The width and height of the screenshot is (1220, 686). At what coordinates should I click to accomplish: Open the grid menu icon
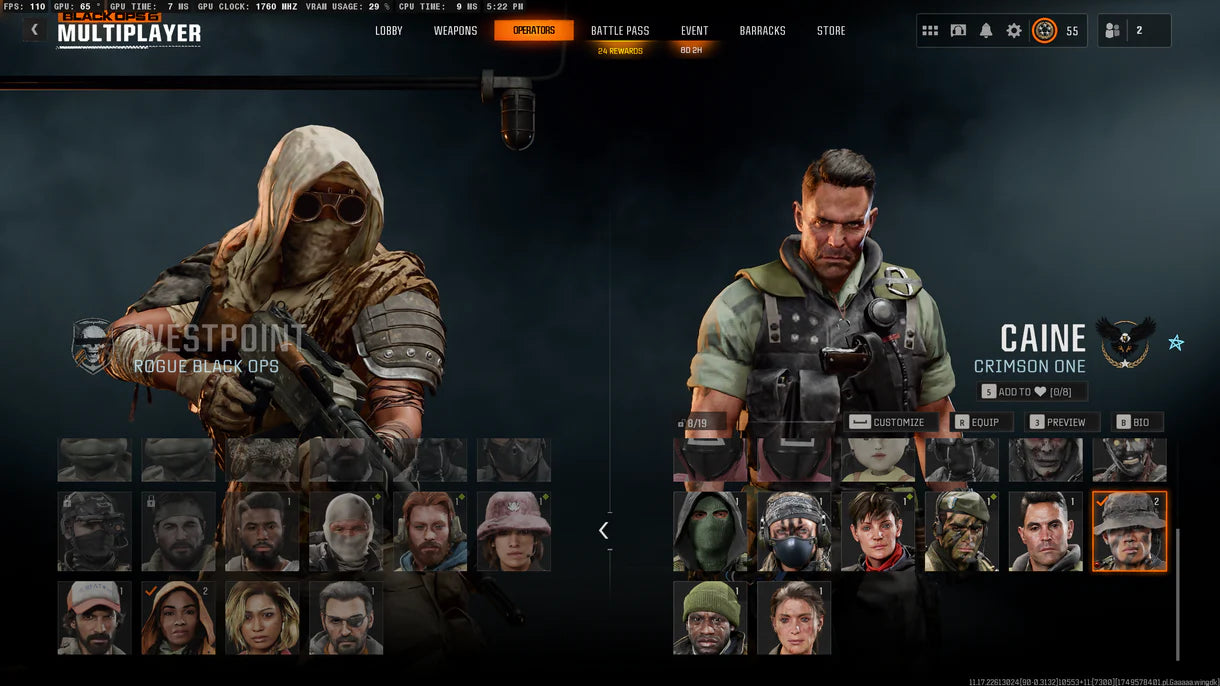930,31
